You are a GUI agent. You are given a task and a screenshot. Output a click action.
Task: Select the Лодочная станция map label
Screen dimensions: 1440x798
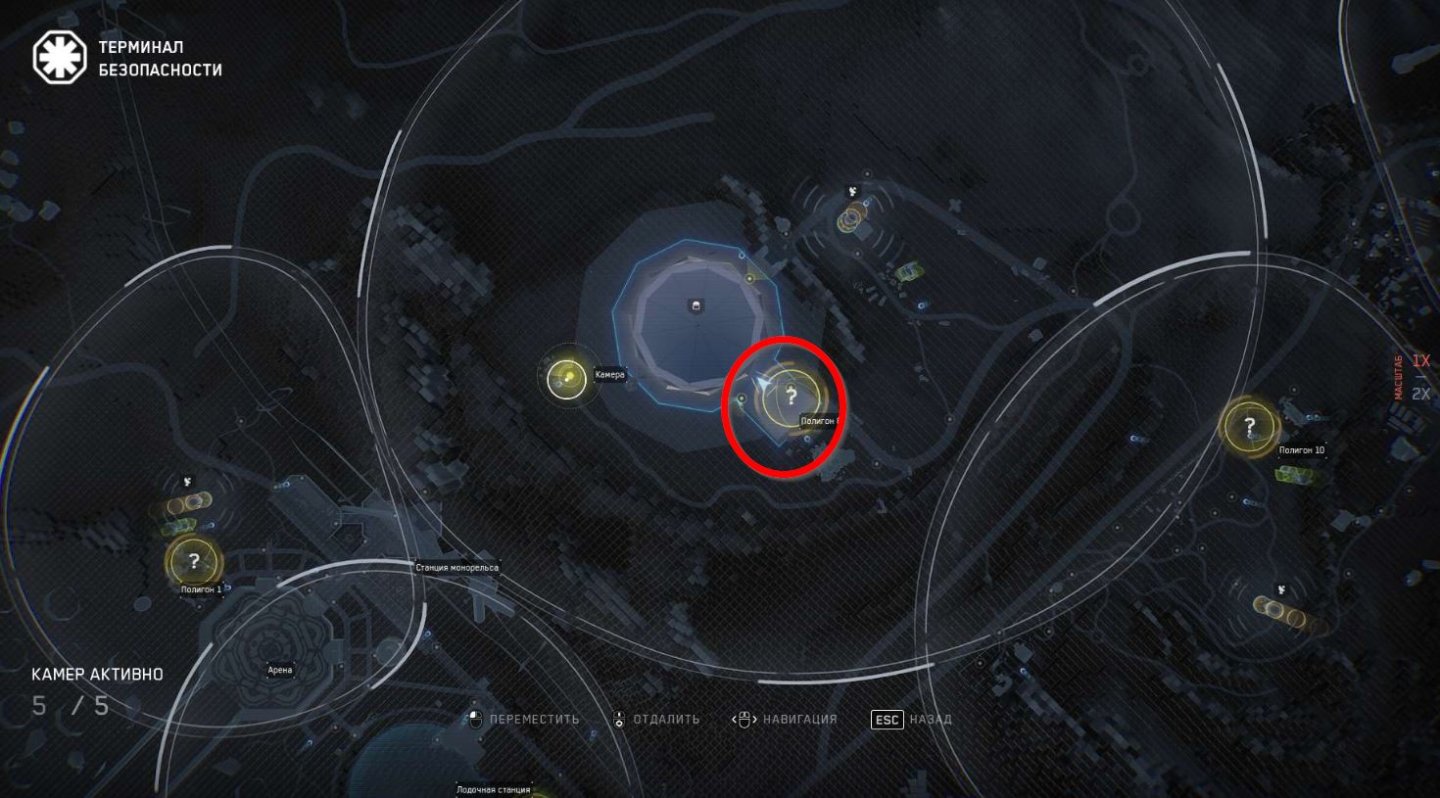pos(493,788)
